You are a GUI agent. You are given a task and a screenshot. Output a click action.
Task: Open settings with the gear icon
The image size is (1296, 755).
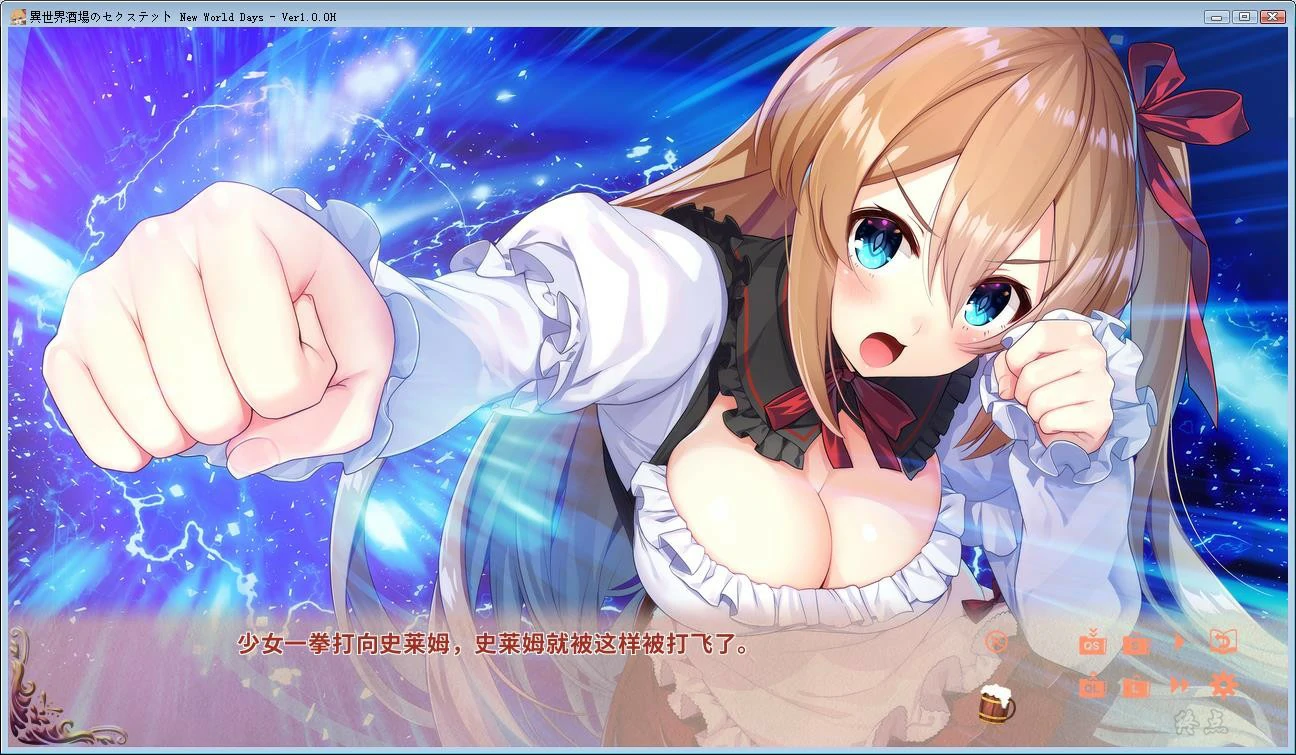click(1224, 686)
